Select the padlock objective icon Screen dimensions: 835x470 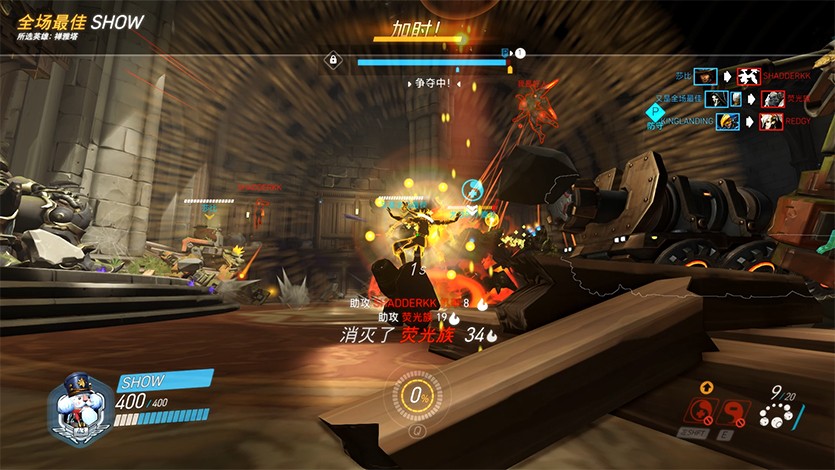click(333, 60)
